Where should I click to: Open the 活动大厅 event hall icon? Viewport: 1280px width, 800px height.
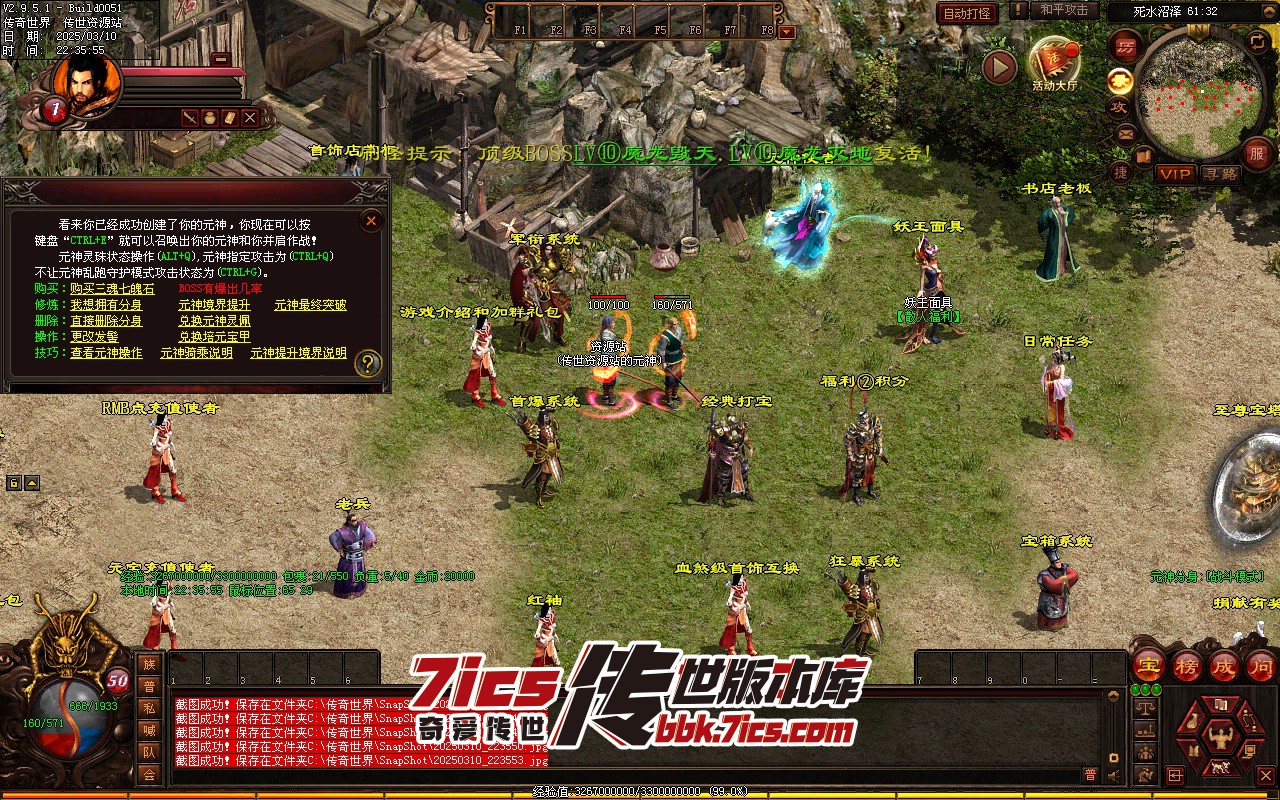click(x=1054, y=62)
